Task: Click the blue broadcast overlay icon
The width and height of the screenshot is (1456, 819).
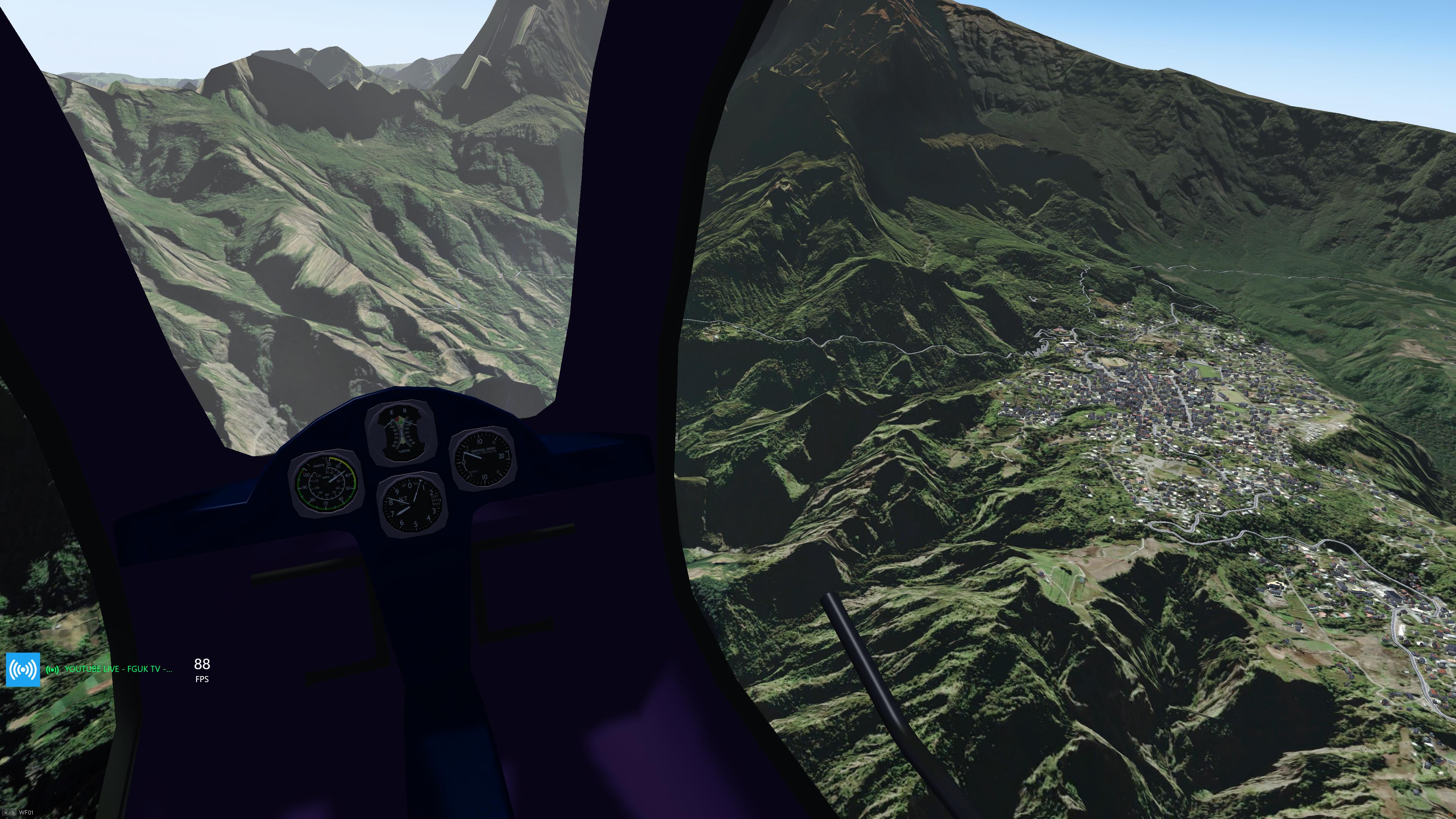Action: coord(23,669)
